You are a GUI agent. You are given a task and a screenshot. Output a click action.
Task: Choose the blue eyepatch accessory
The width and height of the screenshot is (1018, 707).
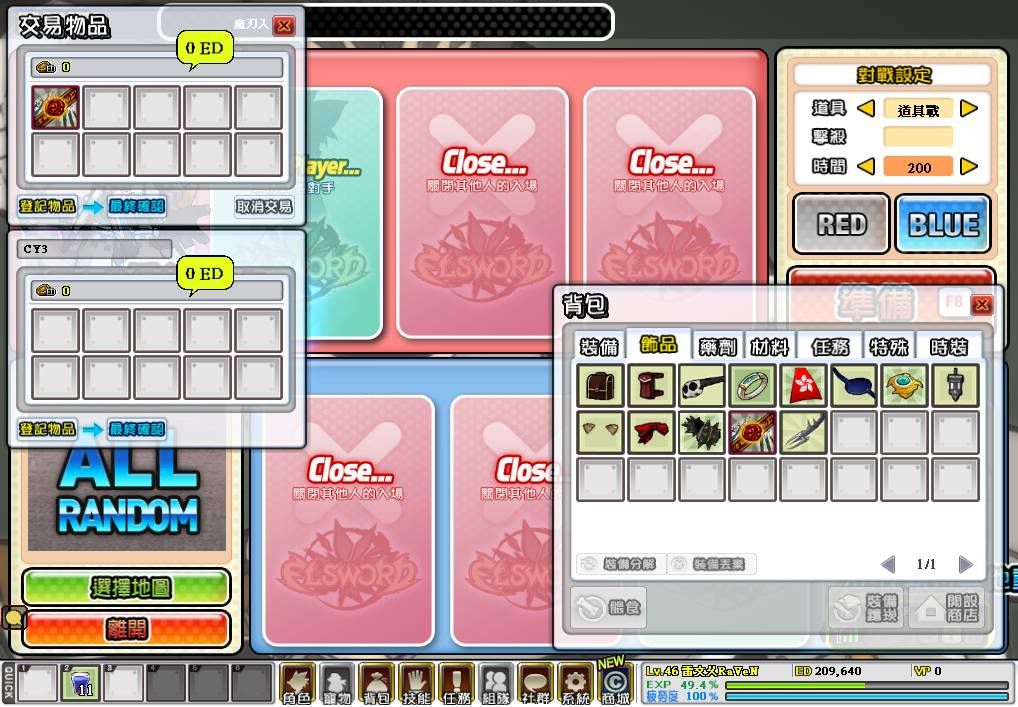point(854,385)
